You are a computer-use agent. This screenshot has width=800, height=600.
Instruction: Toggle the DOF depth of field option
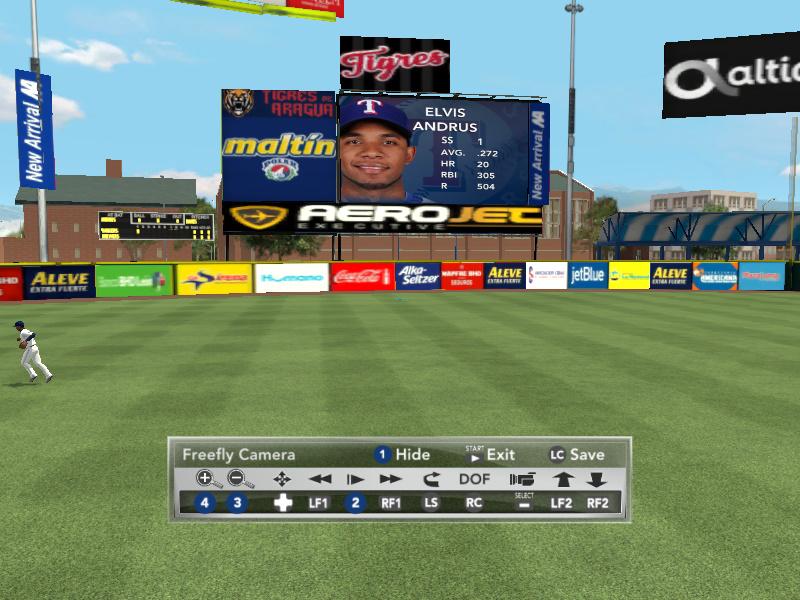coord(475,479)
